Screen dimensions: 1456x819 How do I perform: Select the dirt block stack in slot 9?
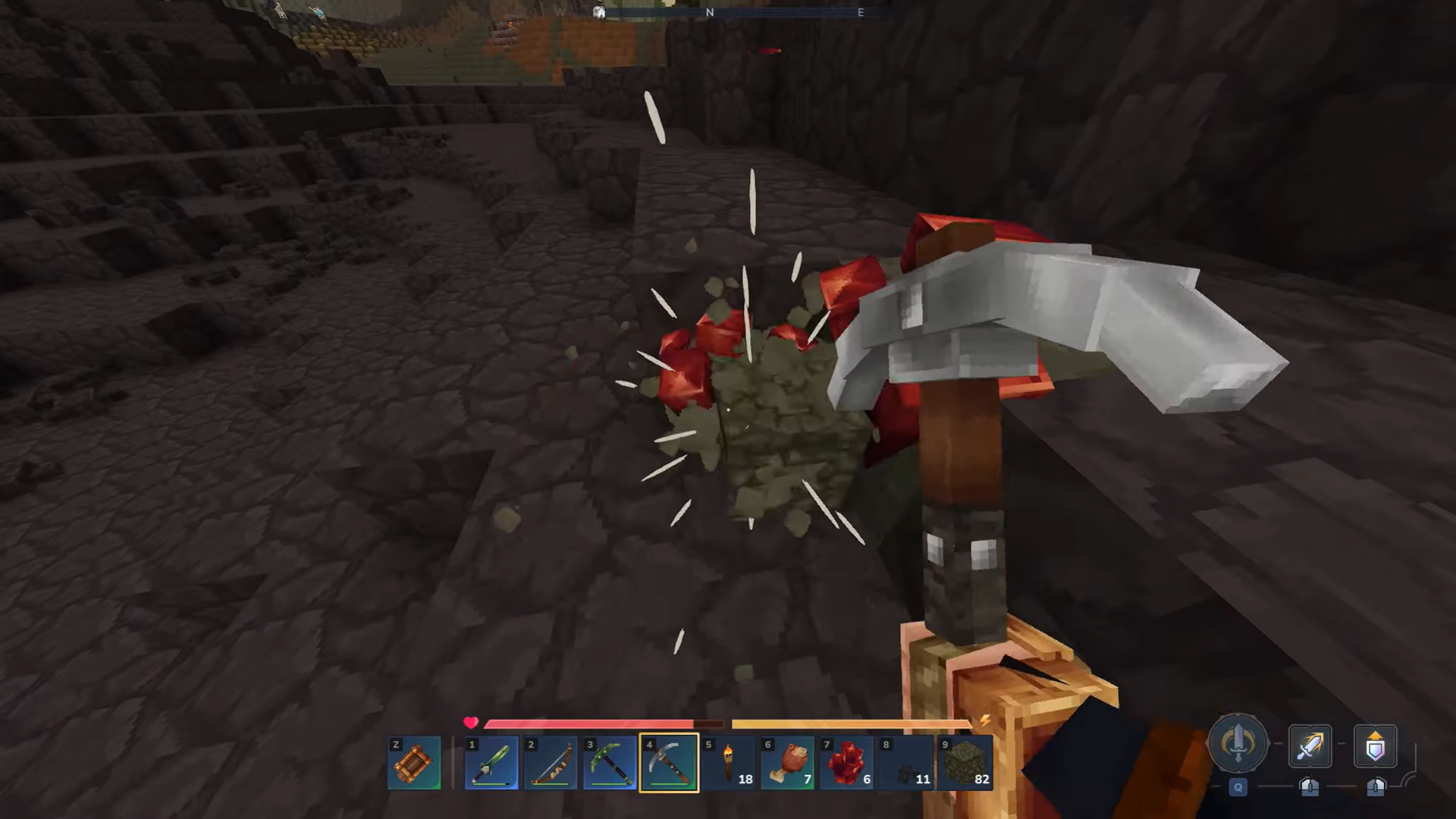point(965,762)
